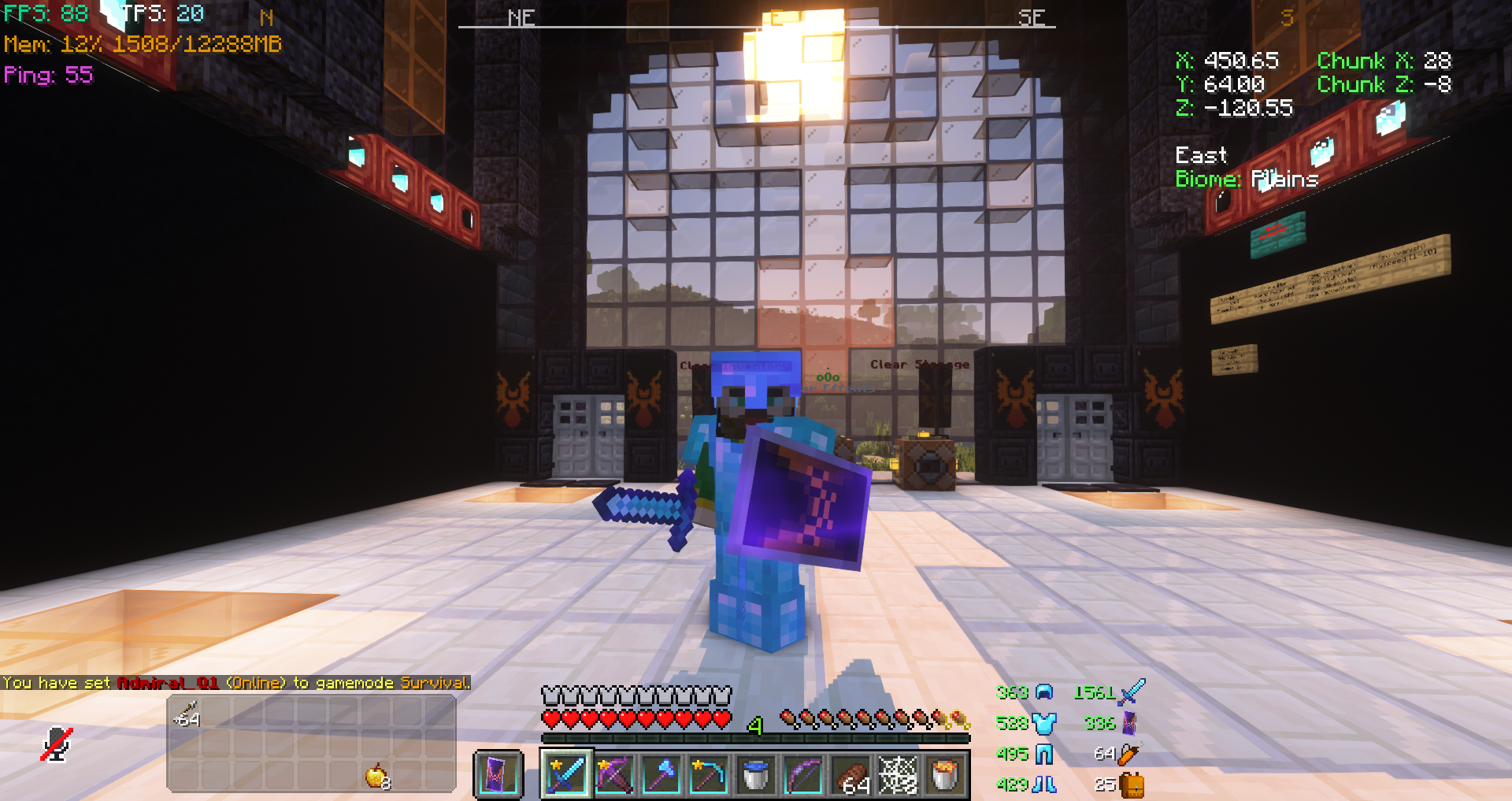Click the green experience progress bar
Viewport: 1512px width, 801px height.
pyautogui.click(x=752, y=737)
